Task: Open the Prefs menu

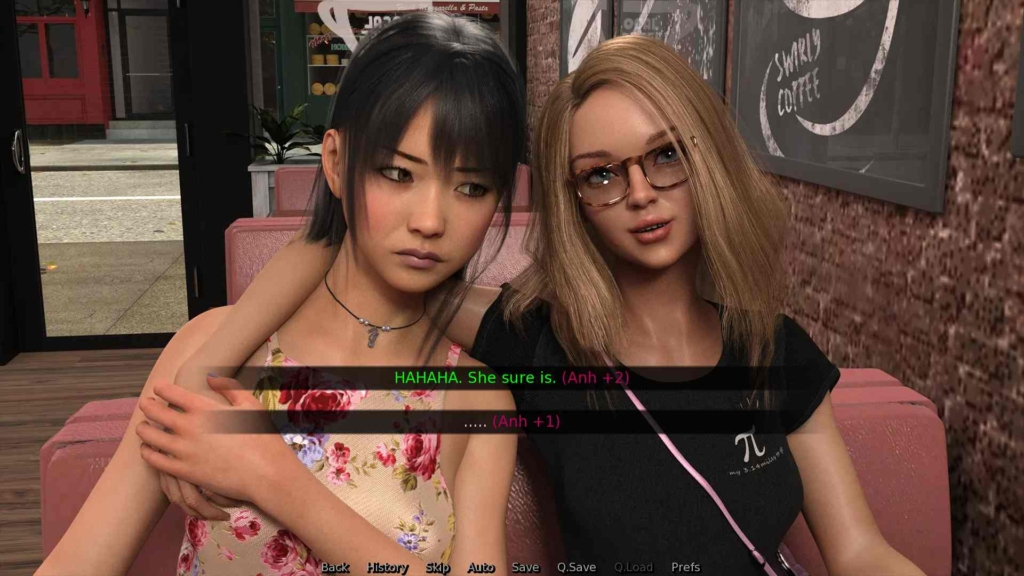Action: (686, 567)
